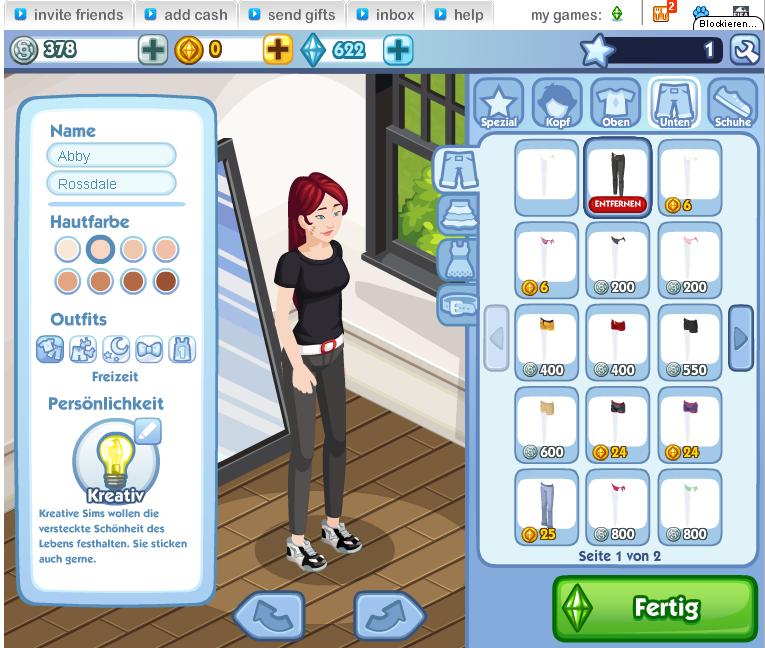
Task: Click the green Fertig button
Action: [655, 608]
